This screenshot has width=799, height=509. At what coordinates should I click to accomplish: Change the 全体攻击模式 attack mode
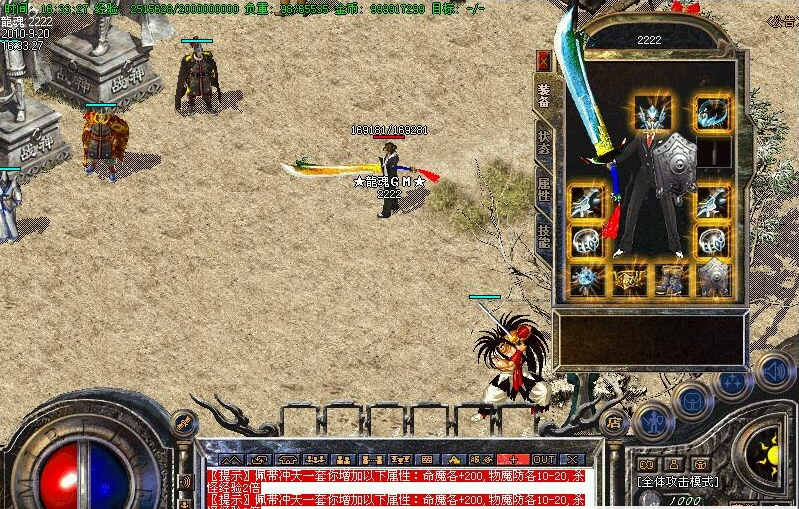[x=679, y=481]
